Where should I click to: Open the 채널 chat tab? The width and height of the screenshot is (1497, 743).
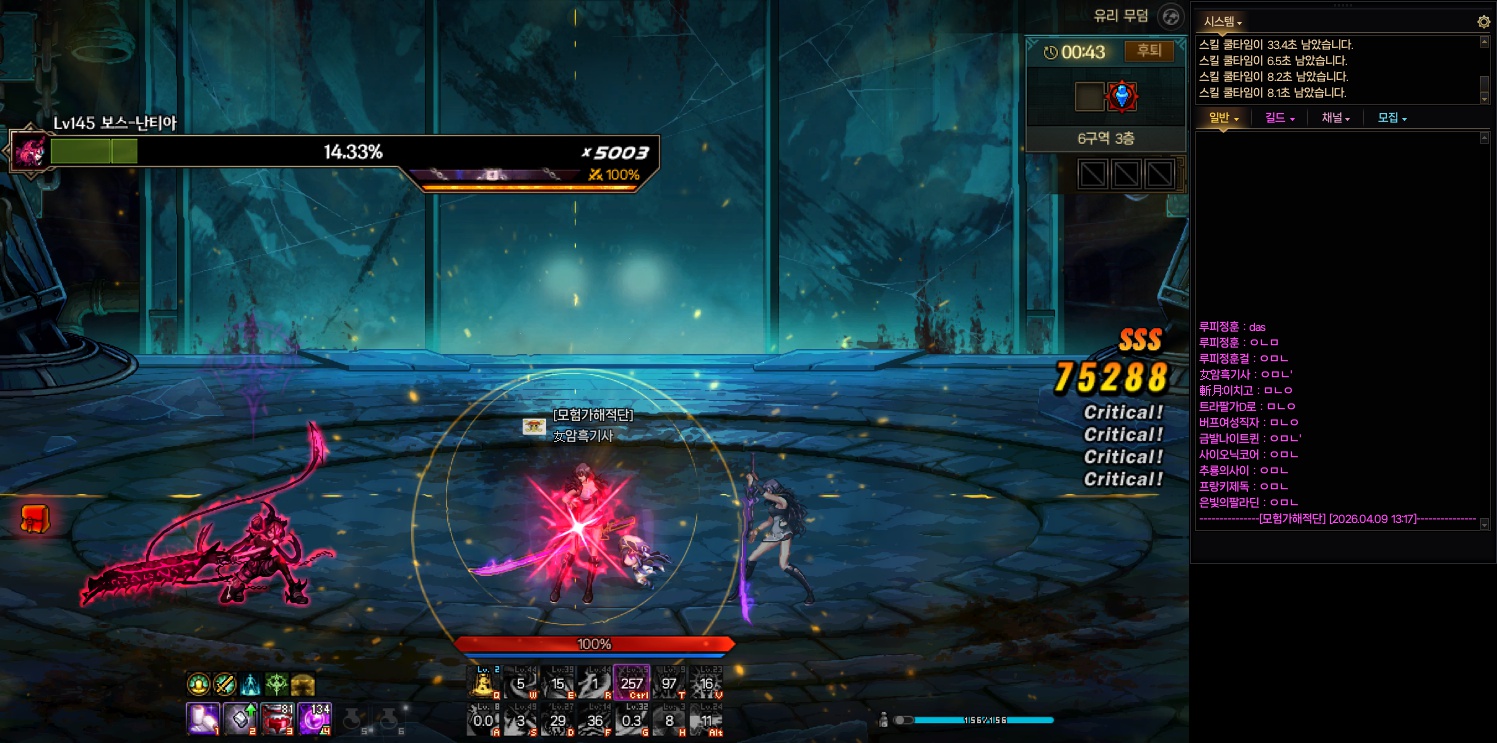pyautogui.click(x=1335, y=118)
